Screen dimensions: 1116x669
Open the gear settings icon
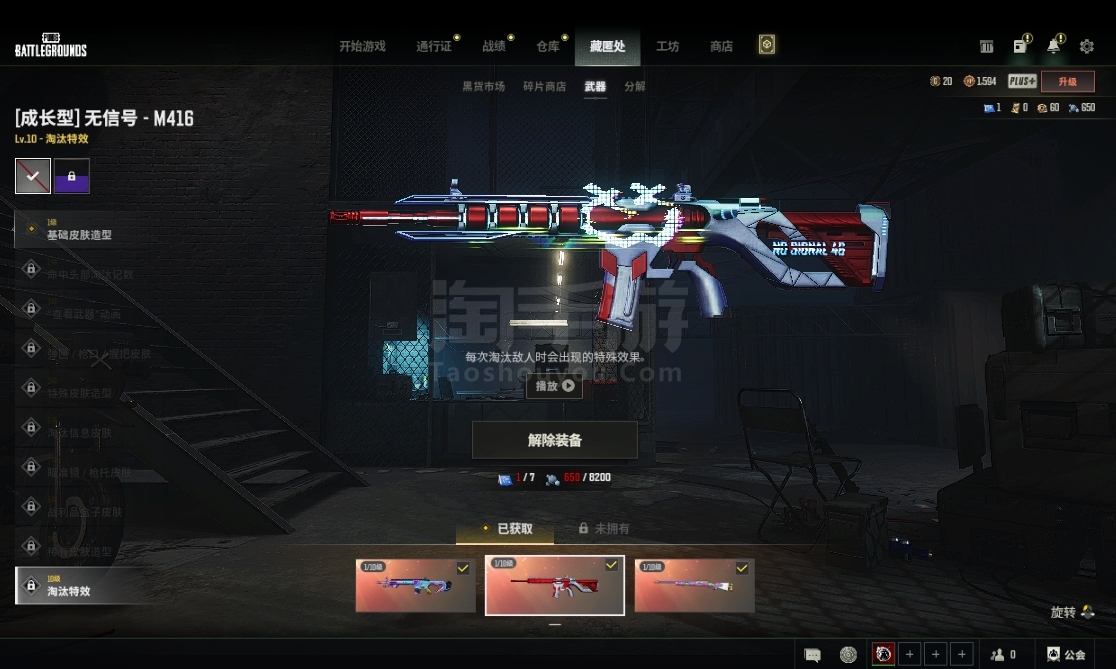tap(1087, 46)
